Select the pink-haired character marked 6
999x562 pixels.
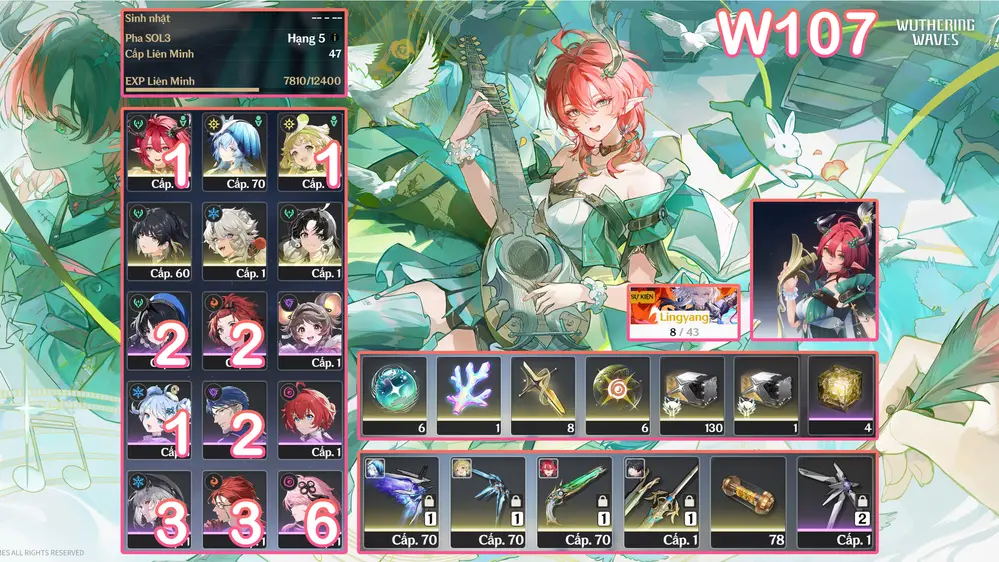coord(309,510)
